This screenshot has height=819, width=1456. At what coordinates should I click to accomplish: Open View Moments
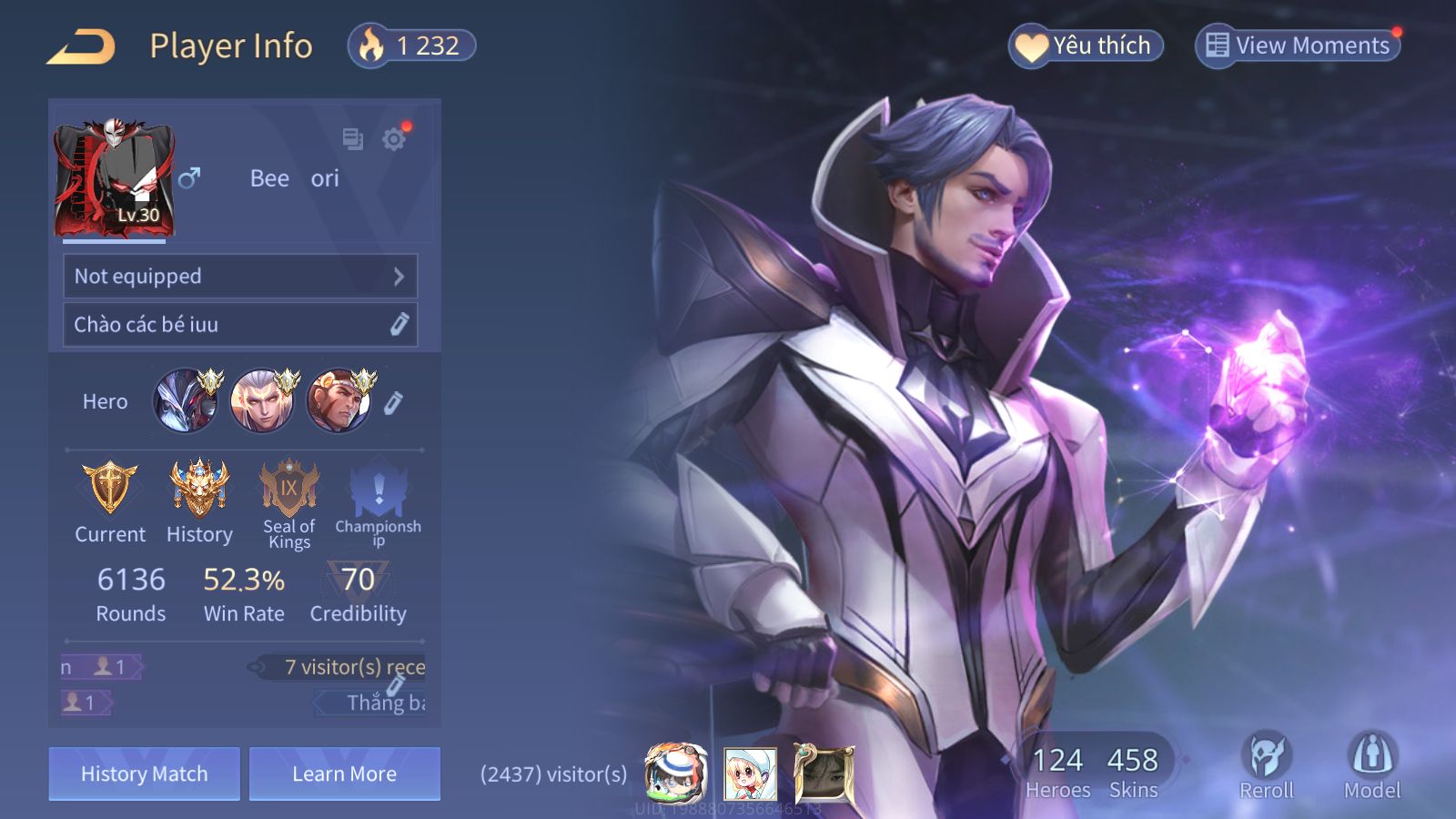[1298, 45]
